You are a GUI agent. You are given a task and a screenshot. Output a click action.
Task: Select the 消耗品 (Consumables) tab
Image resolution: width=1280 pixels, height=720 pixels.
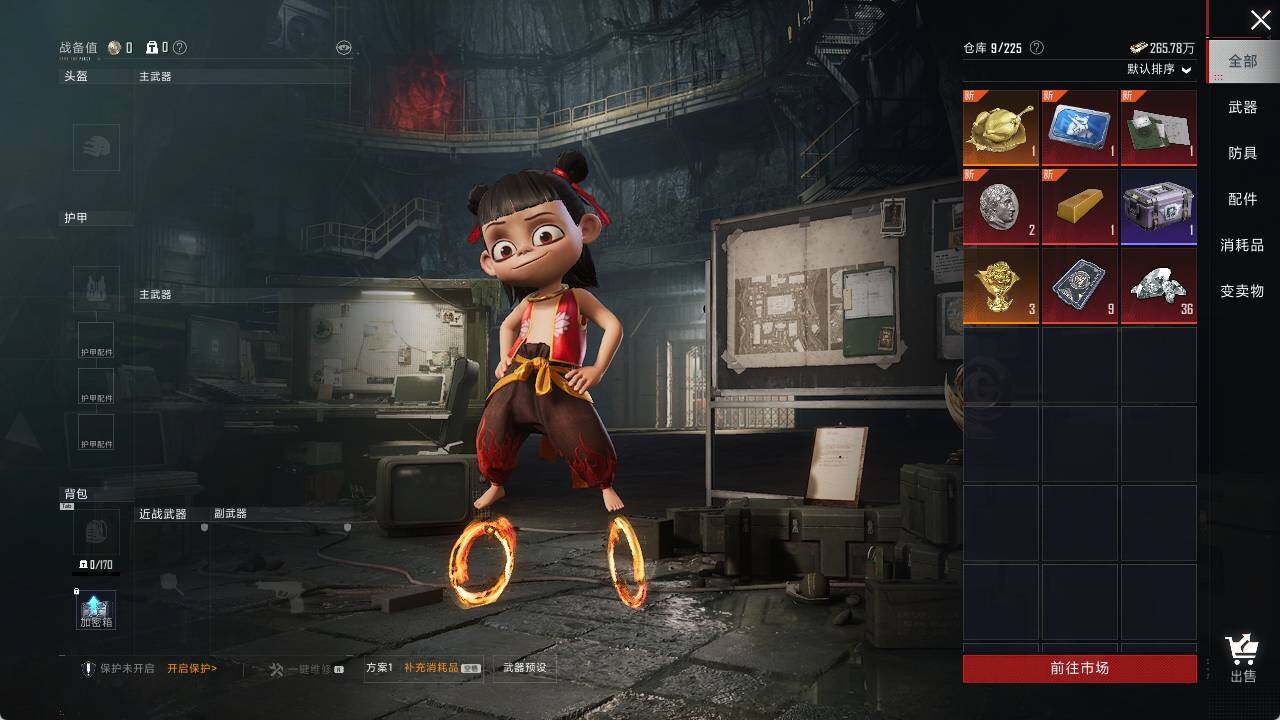pyautogui.click(x=1243, y=245)
